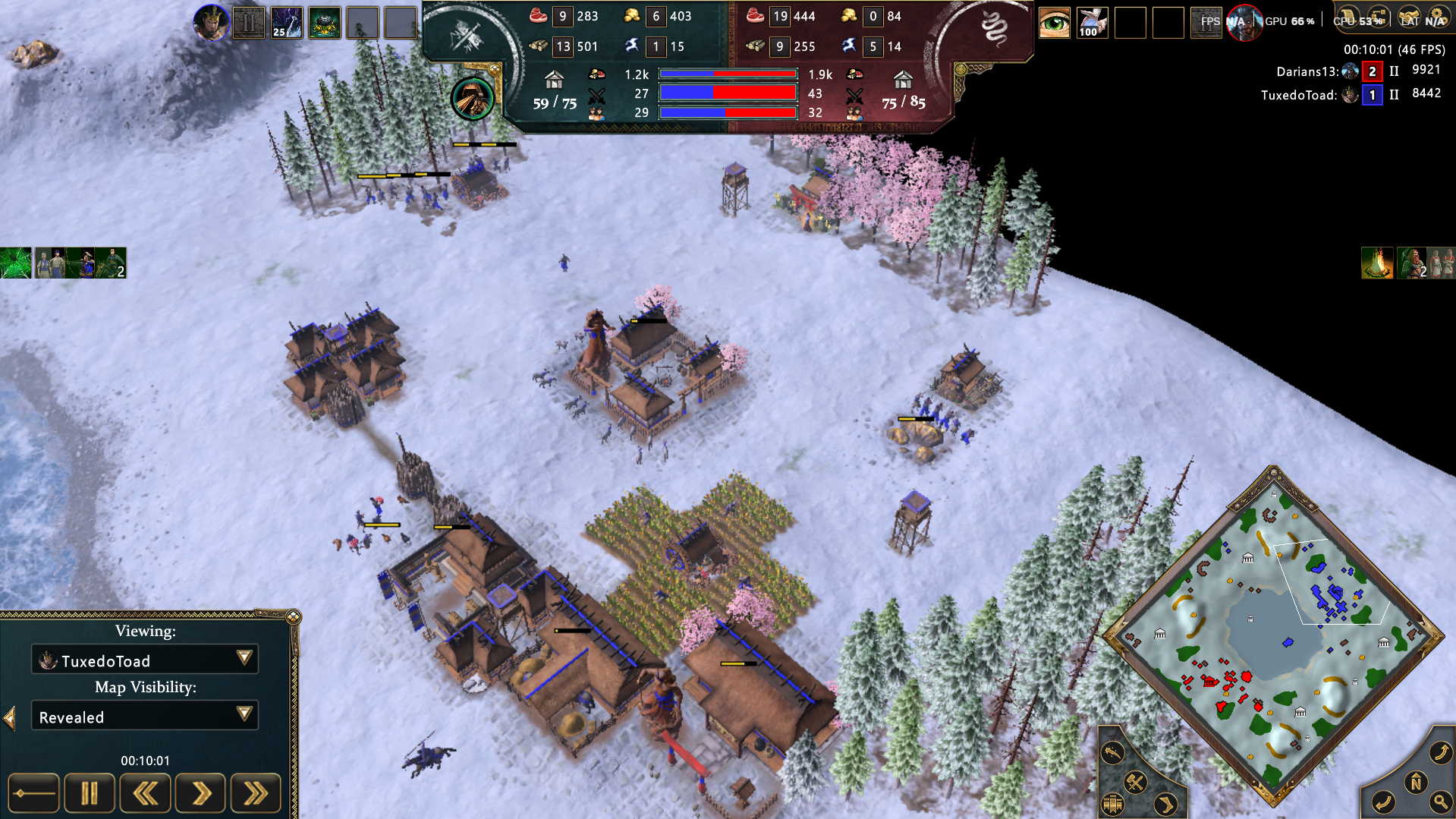Fast forward the replay
This screenshot has width=1456, height=819.
tap(256, 794)
